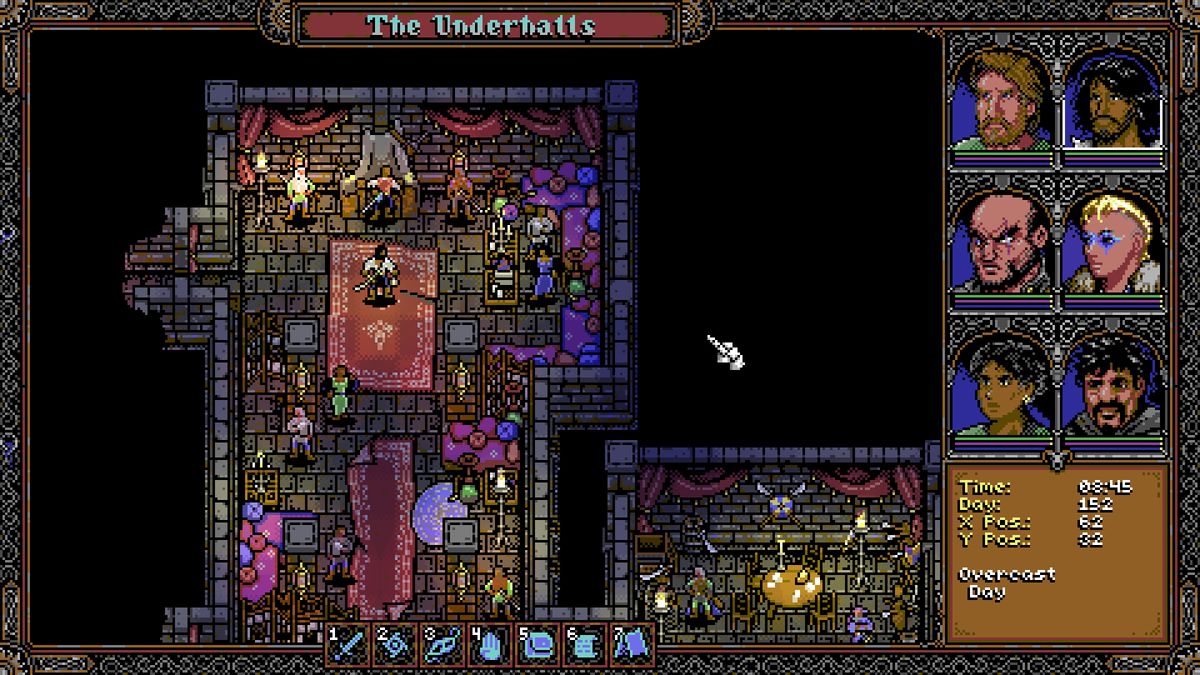Select the bald scarred man's portrait

(1001, 243)
